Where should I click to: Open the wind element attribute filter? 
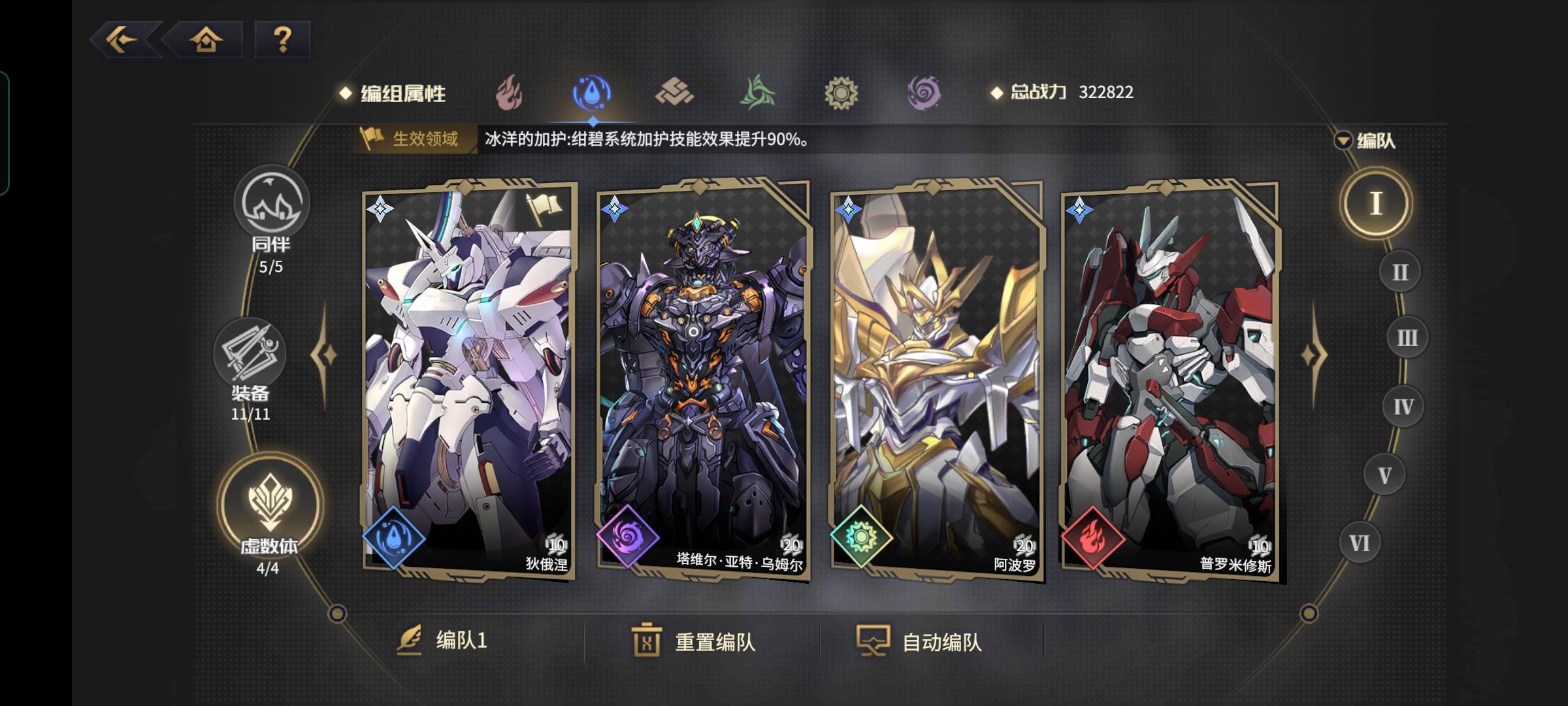(757, 93)
